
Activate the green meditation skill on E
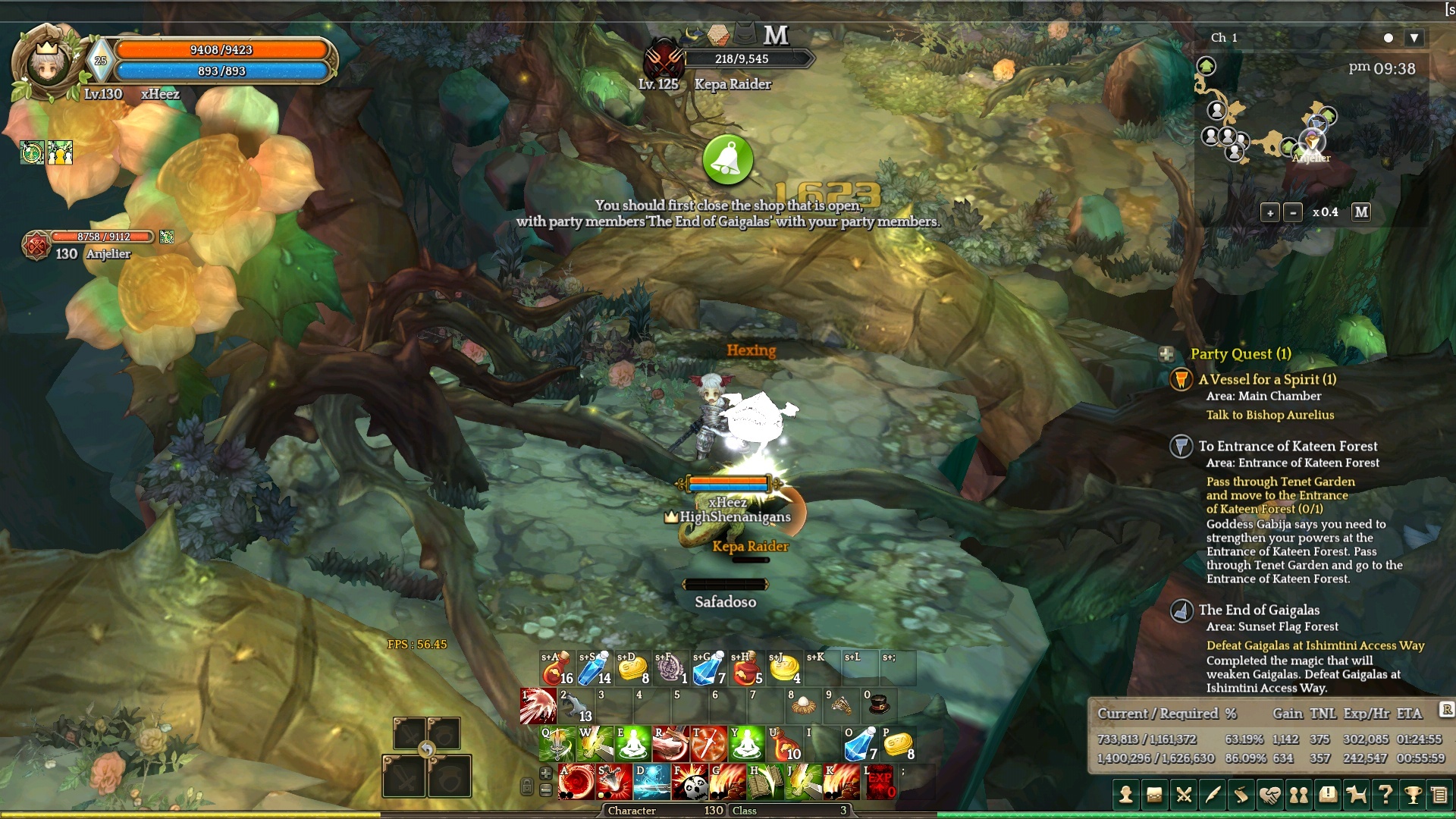[632, 744]
